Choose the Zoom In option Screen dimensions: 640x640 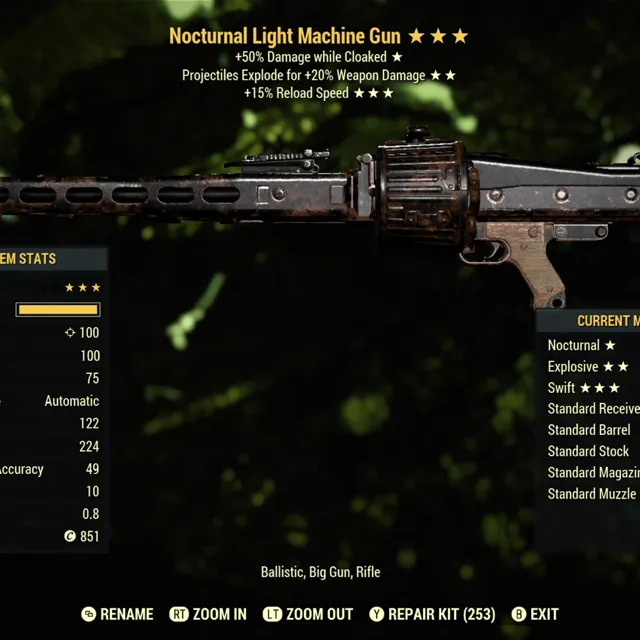click(x=208, y=614)
